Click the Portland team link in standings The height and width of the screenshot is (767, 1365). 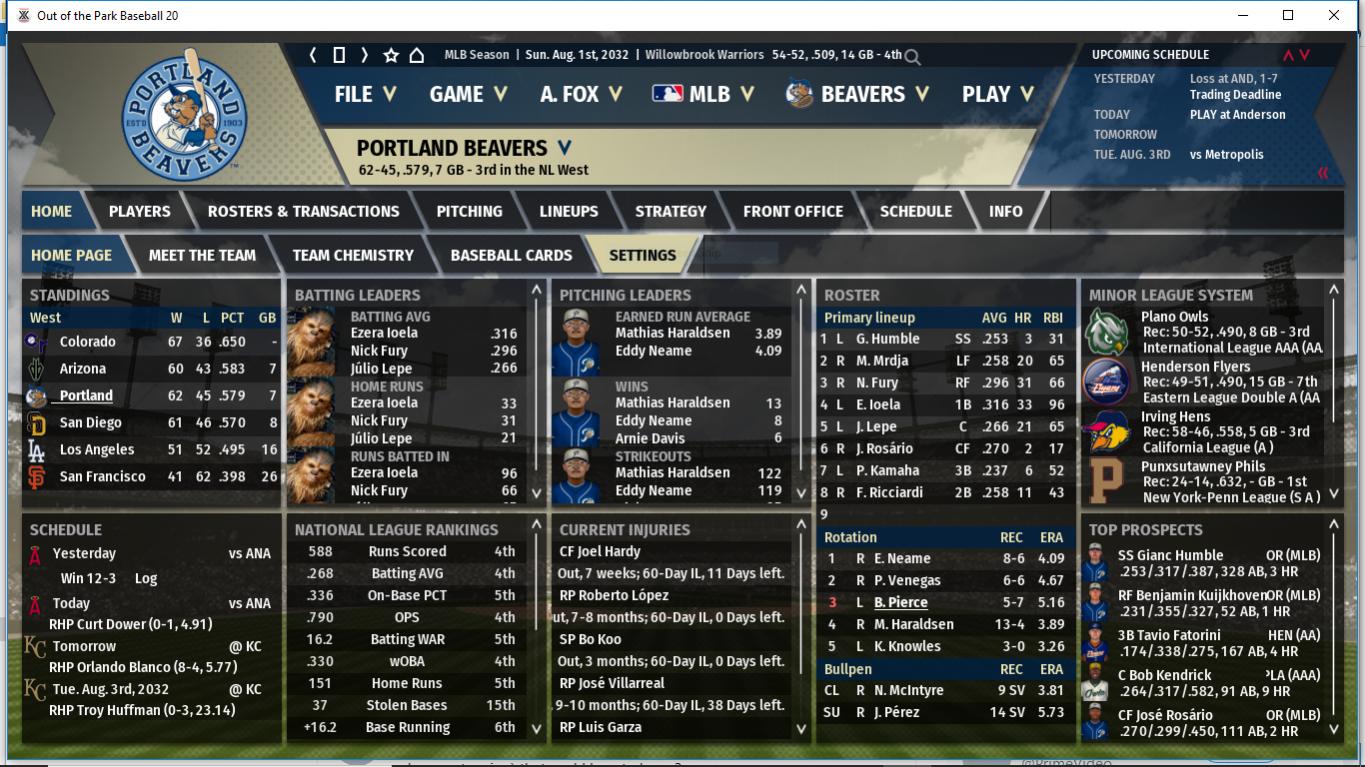(x=86, y=395)
